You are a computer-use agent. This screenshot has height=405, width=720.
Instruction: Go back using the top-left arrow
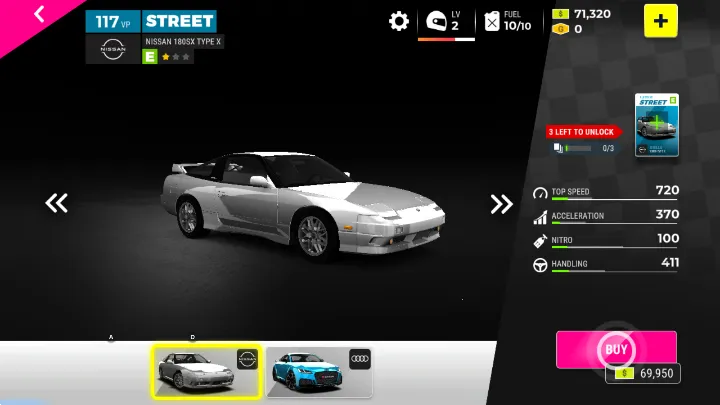pyautogui.click(x=39, y=14)
